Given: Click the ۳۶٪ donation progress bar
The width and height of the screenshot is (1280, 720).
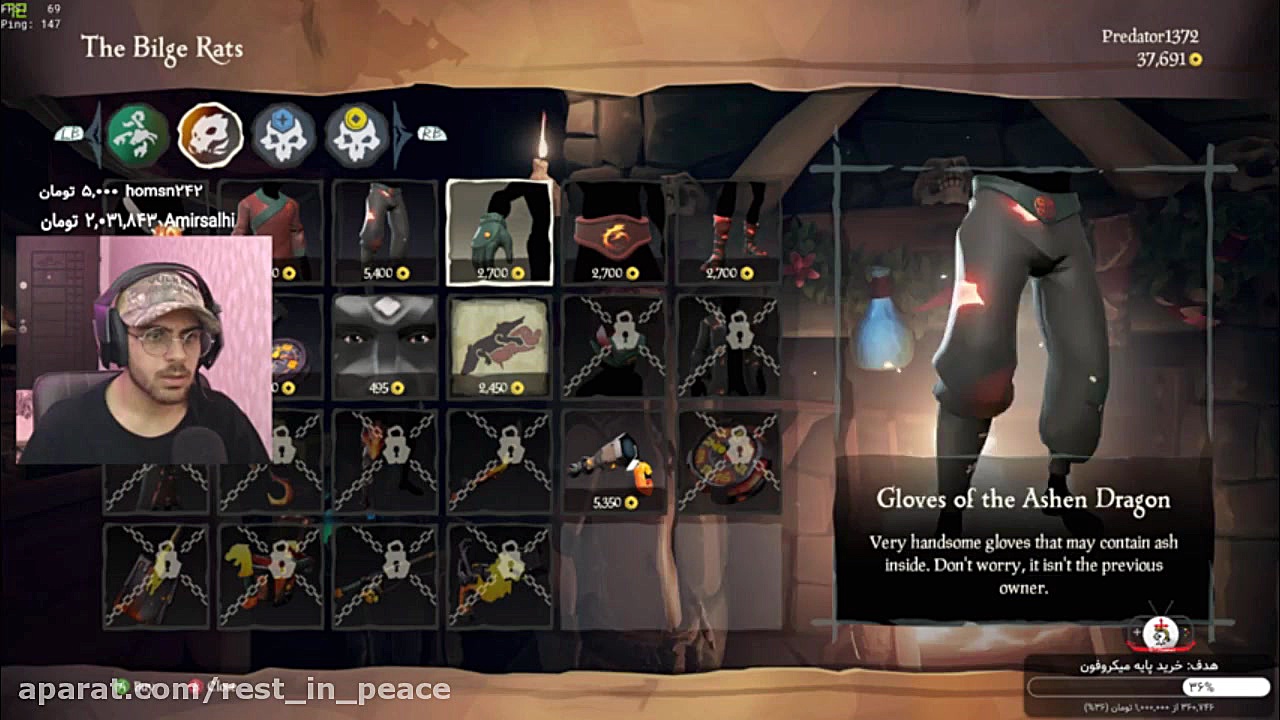Looking at the screenshot, I should 1150,686.
